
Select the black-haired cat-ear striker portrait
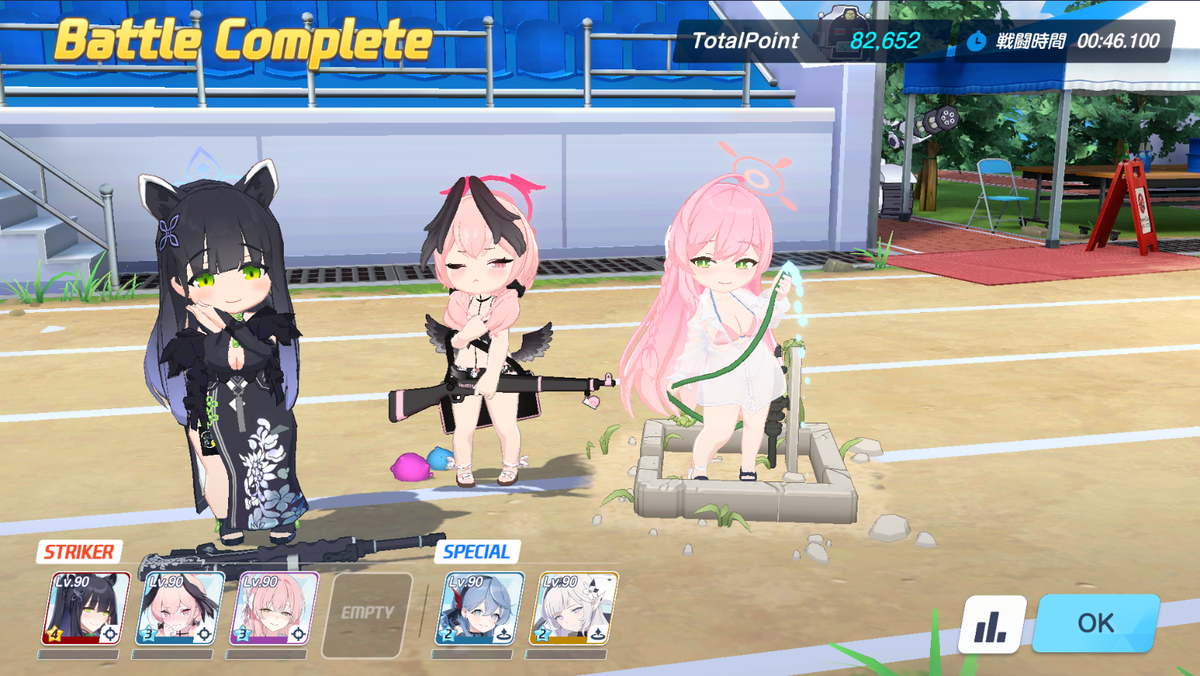[86, 608]
